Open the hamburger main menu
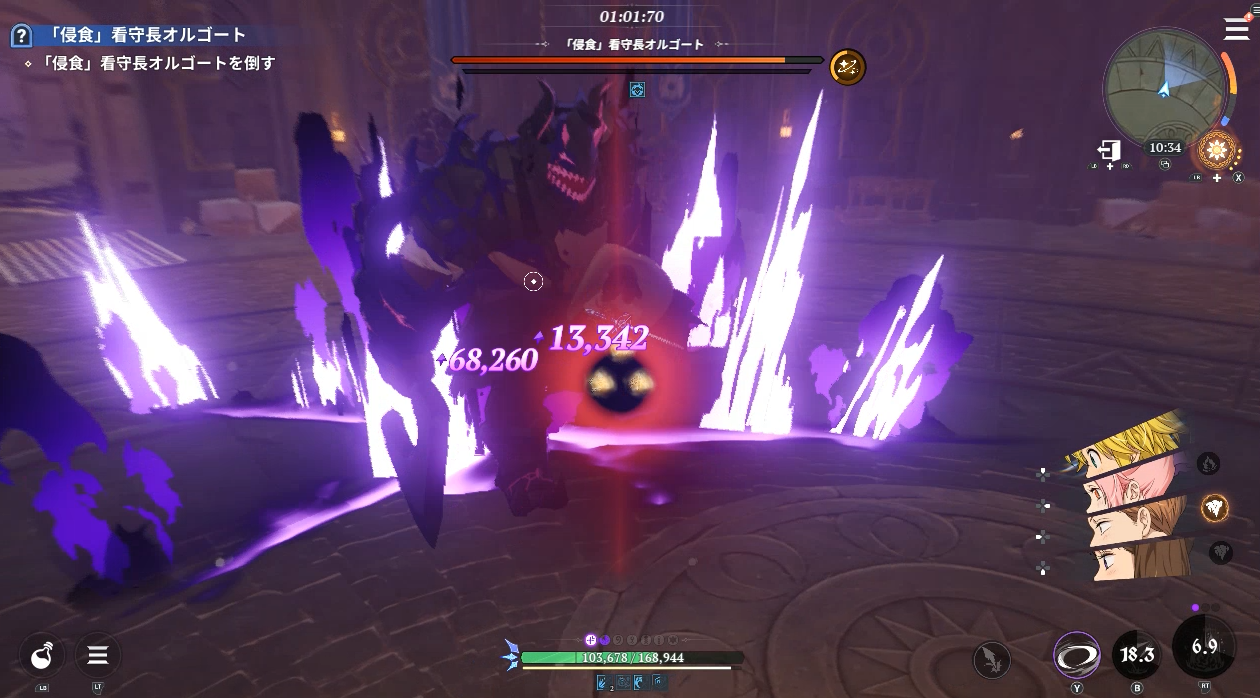The image size is (1260, 698). click(1236, 29)
